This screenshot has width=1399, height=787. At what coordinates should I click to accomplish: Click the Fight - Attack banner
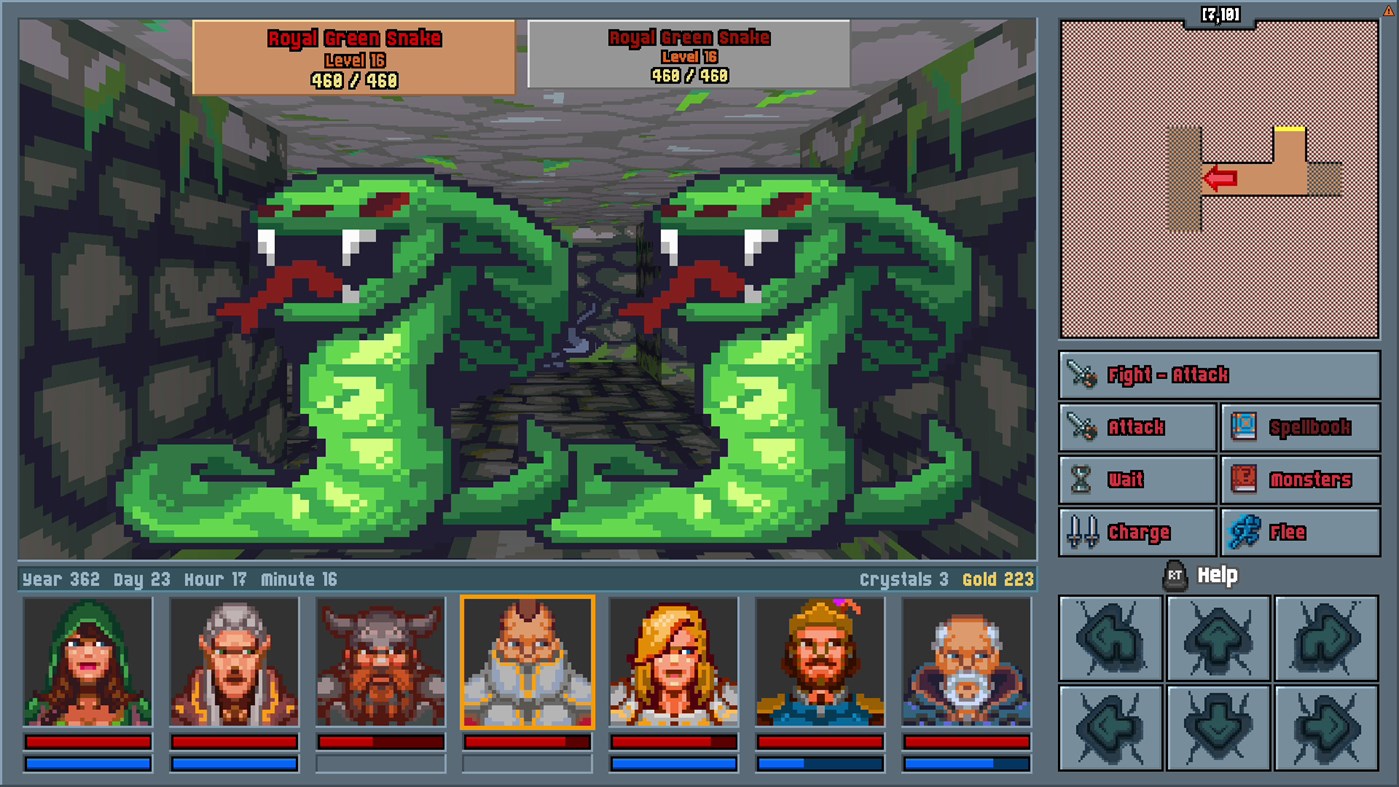pyautogui.click(x=1218, y=375)
